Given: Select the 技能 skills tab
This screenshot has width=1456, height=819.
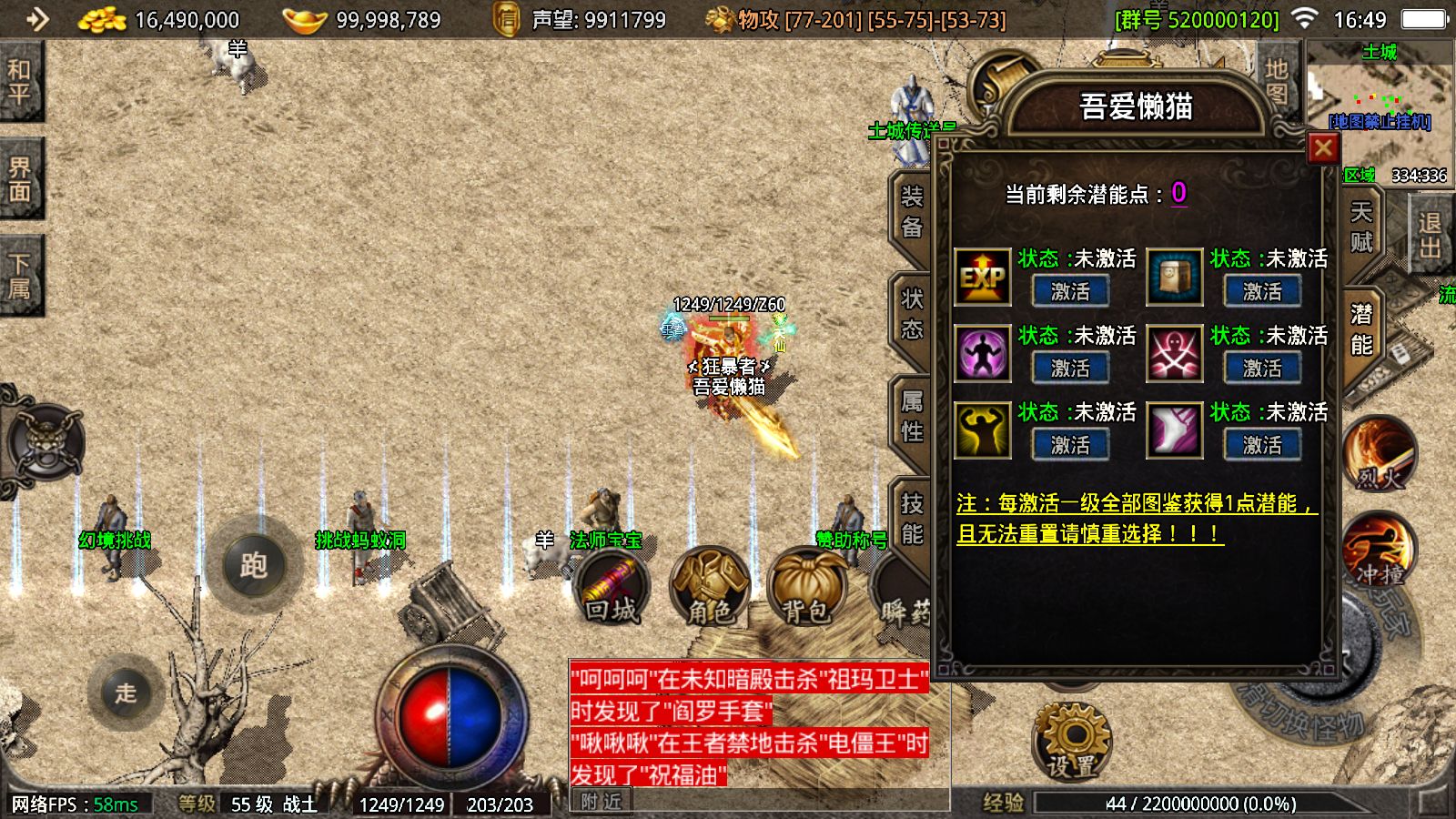Looking at the screenshot, I should coord(911,519).
